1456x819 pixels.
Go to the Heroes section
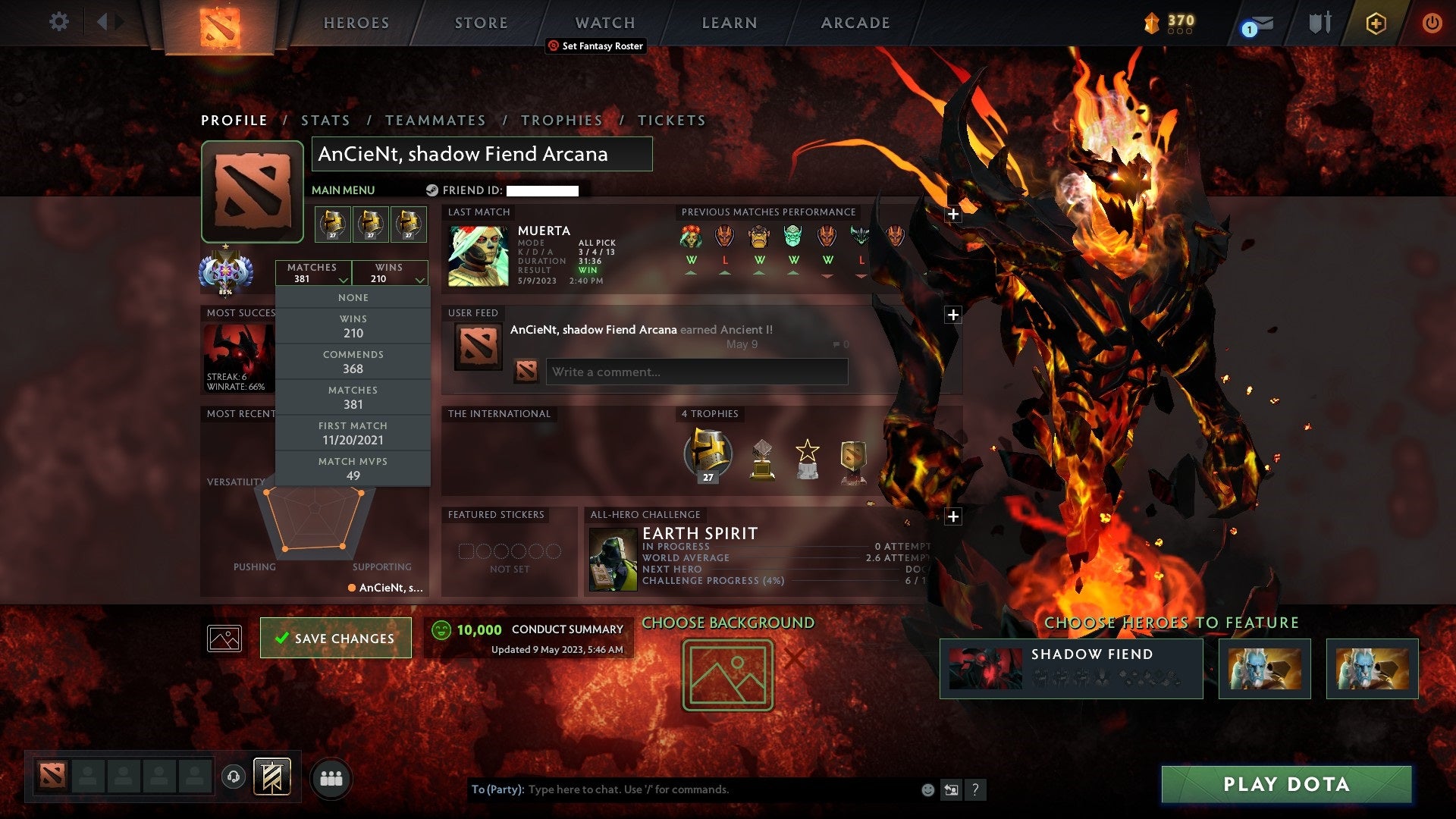(x=356, y=23)
